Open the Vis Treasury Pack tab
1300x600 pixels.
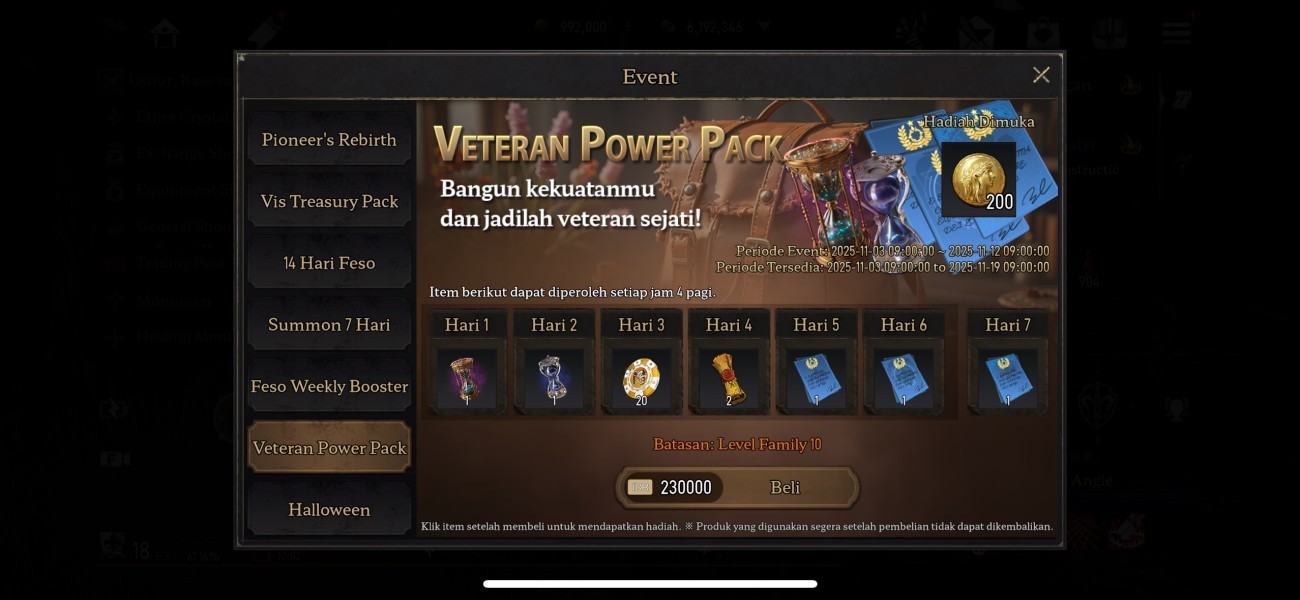329,202
